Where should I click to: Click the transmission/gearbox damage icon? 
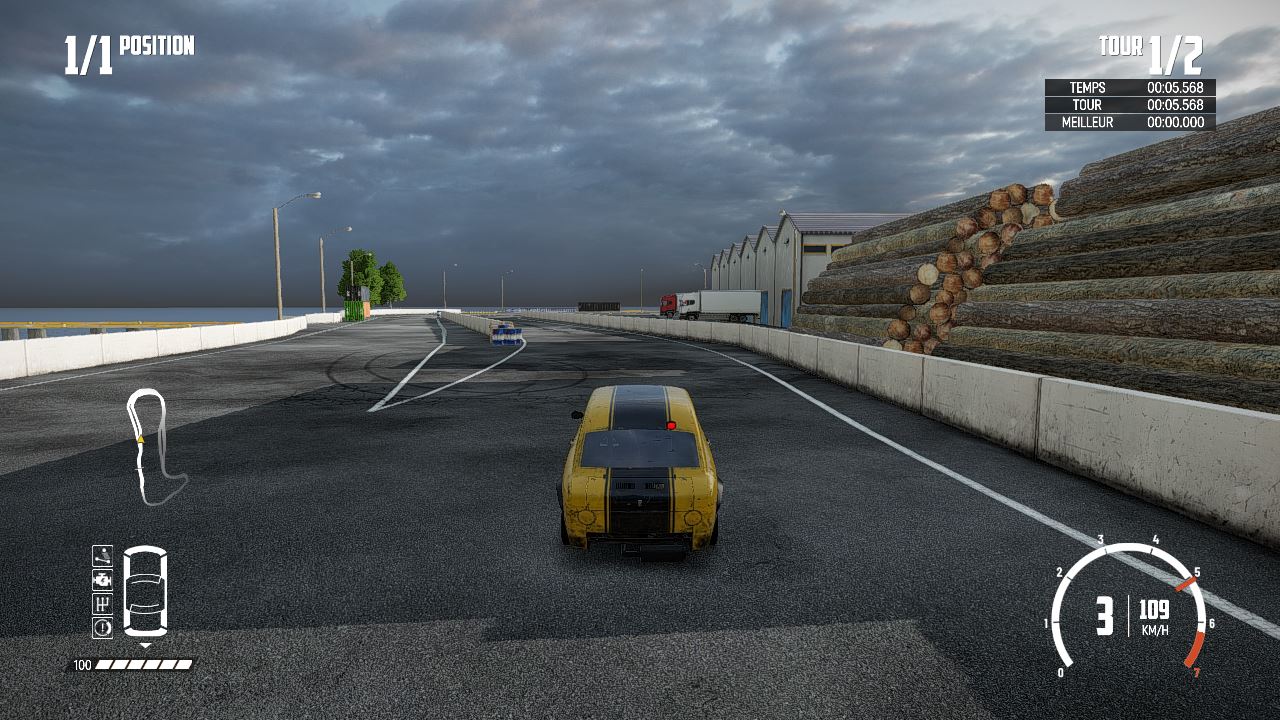pos(102,605)
